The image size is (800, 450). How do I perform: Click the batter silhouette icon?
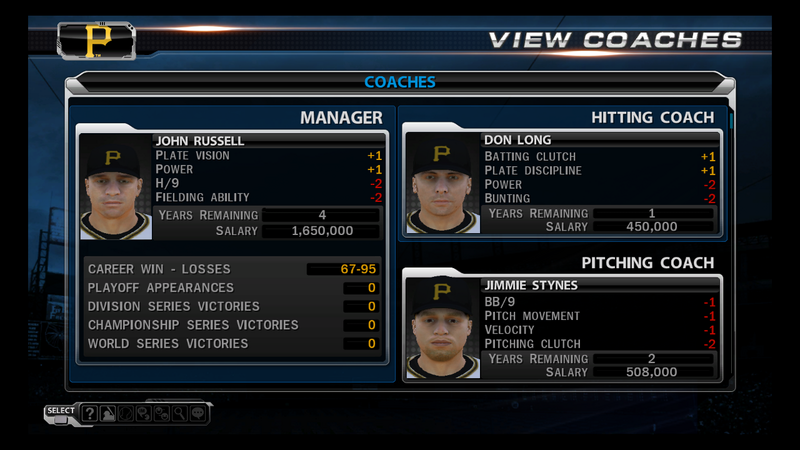coord(107,412)
